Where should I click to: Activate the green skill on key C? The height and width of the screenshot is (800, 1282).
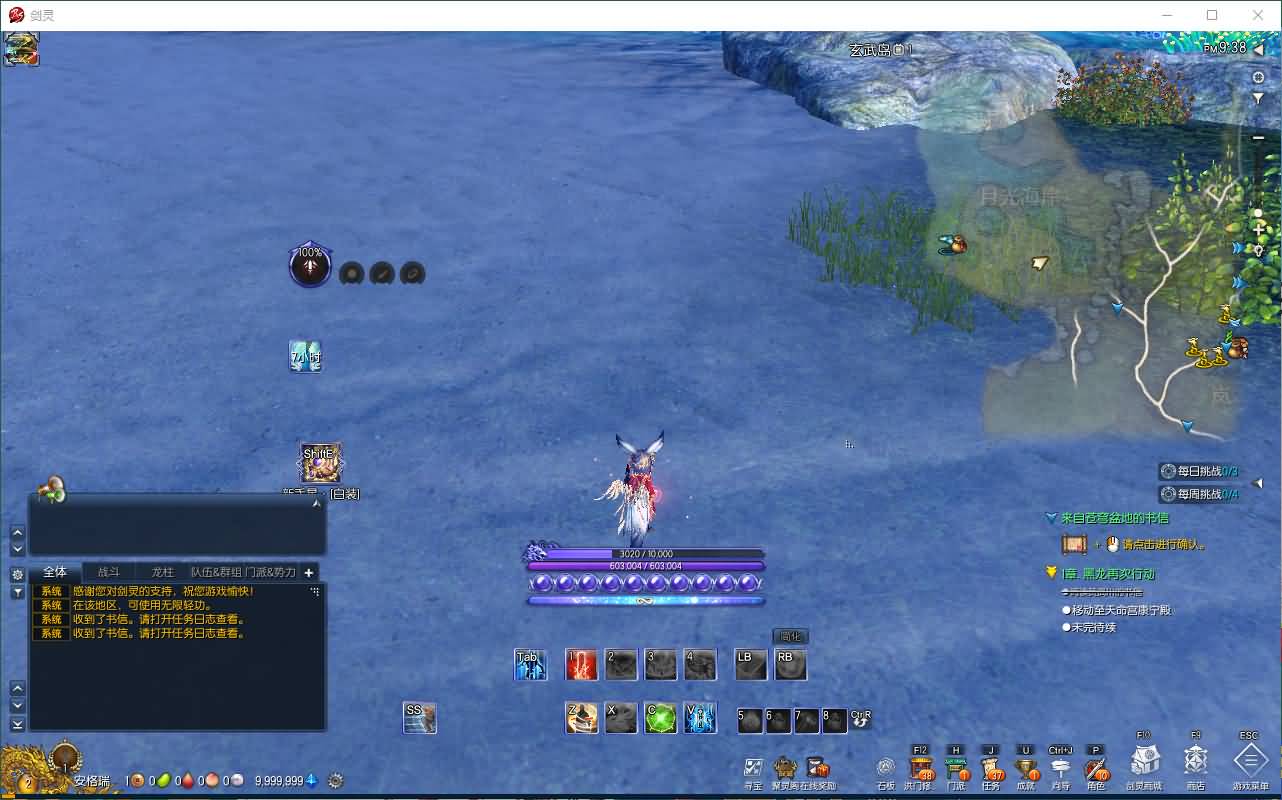pos(660,718)
